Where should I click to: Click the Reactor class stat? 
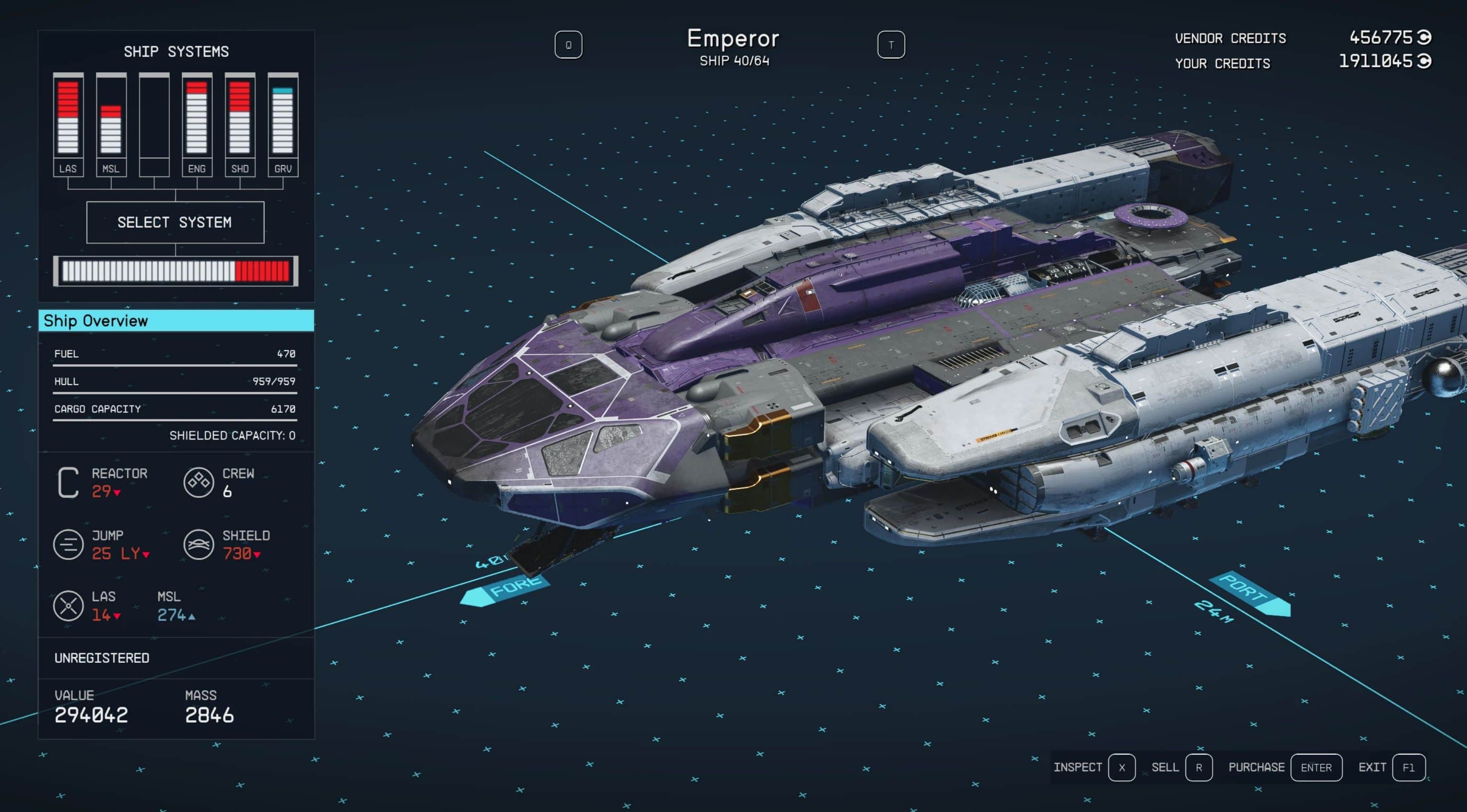pyautogui.click(x=68, y=483)
